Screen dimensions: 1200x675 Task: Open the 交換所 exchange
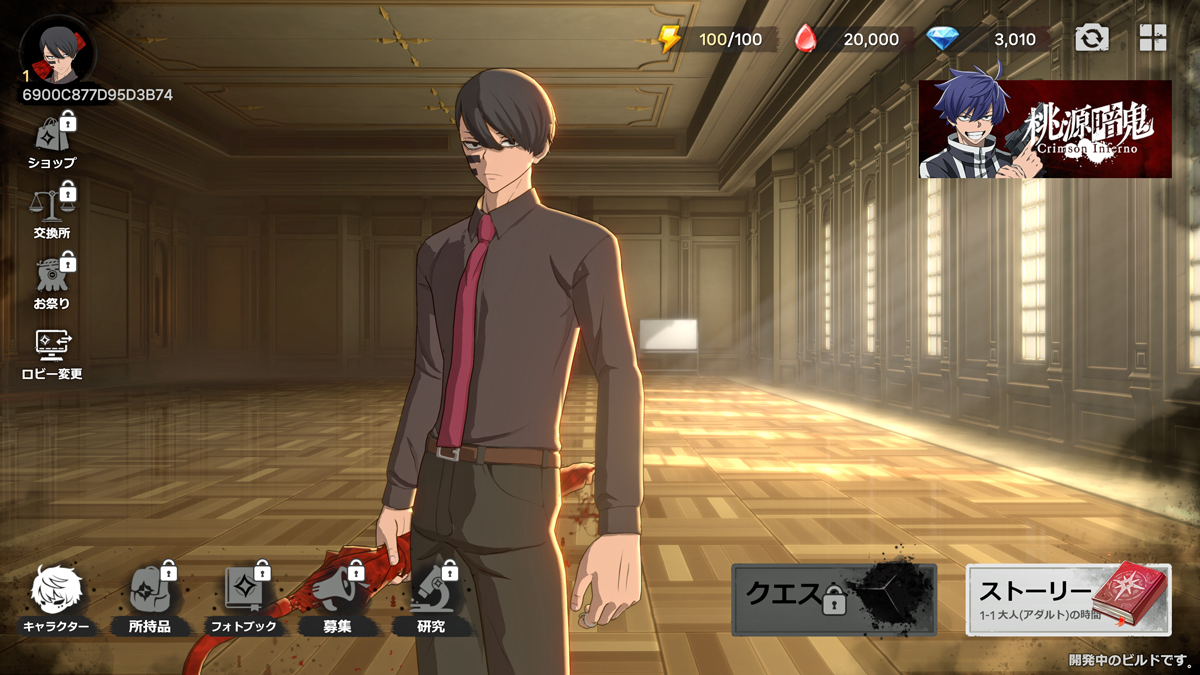pyautogui.click(x=53, y=210)
